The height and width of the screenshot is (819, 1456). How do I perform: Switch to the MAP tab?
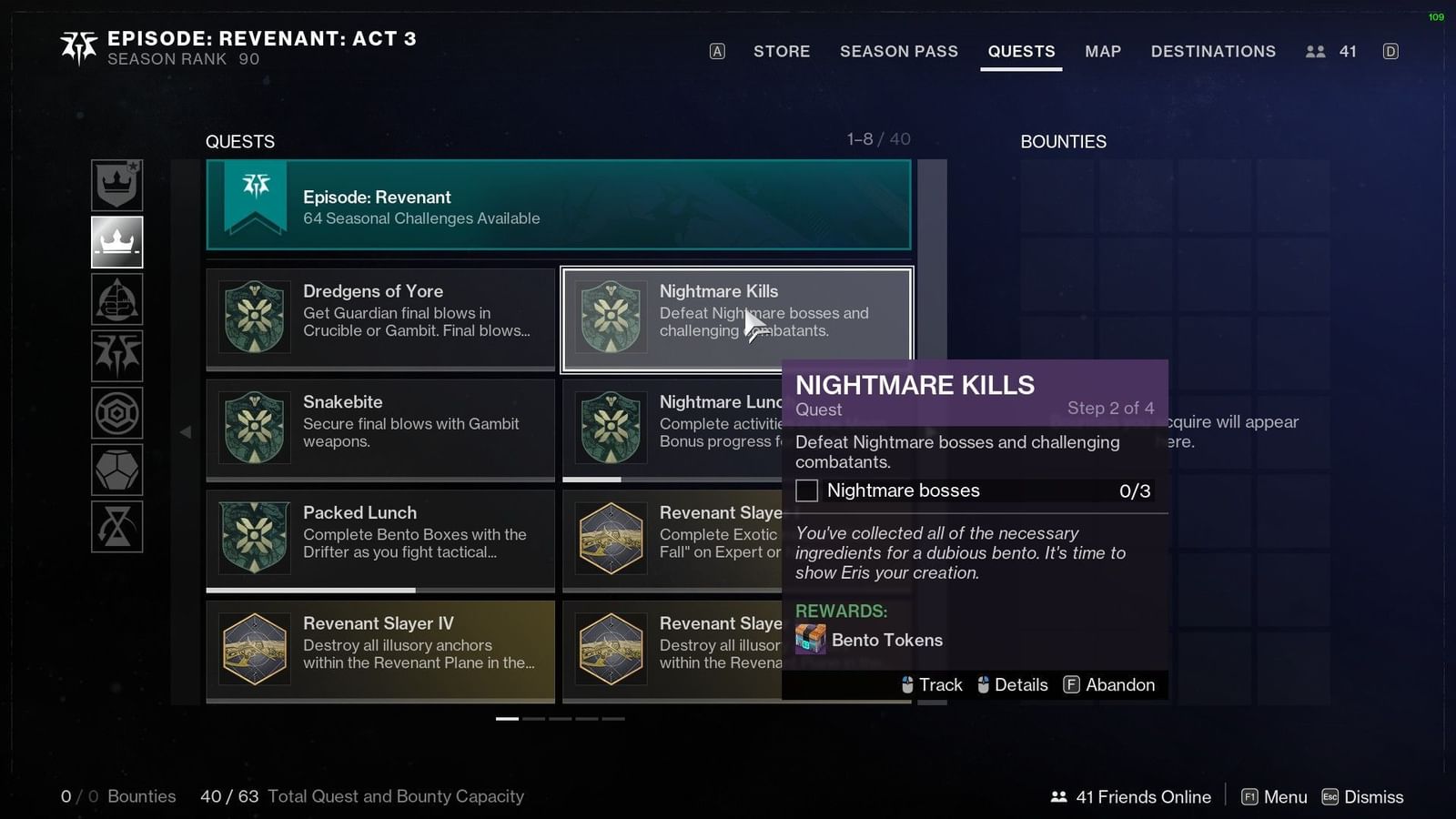tap(1103, 52)
